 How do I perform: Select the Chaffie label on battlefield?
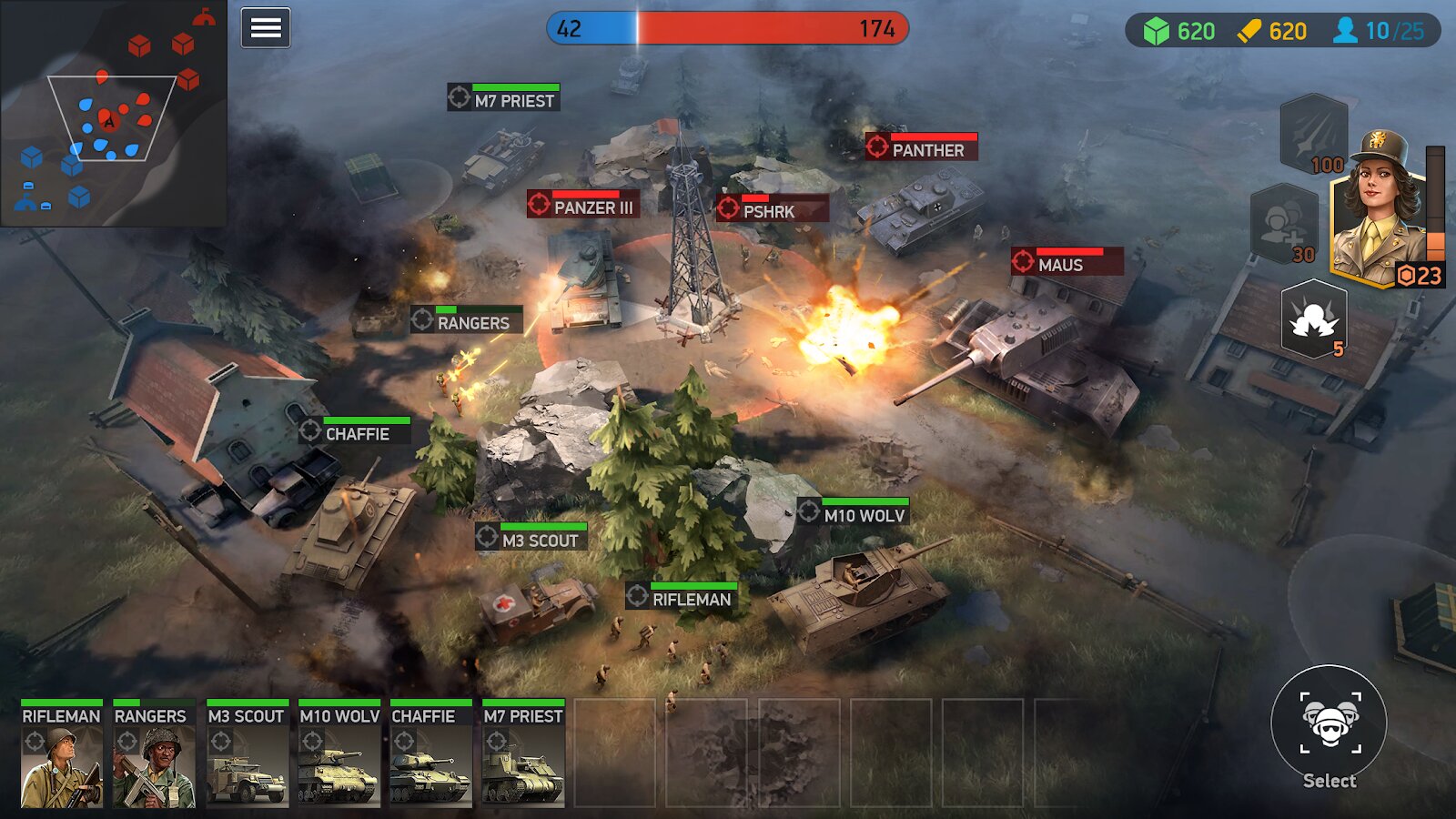(x=355, y=433)
